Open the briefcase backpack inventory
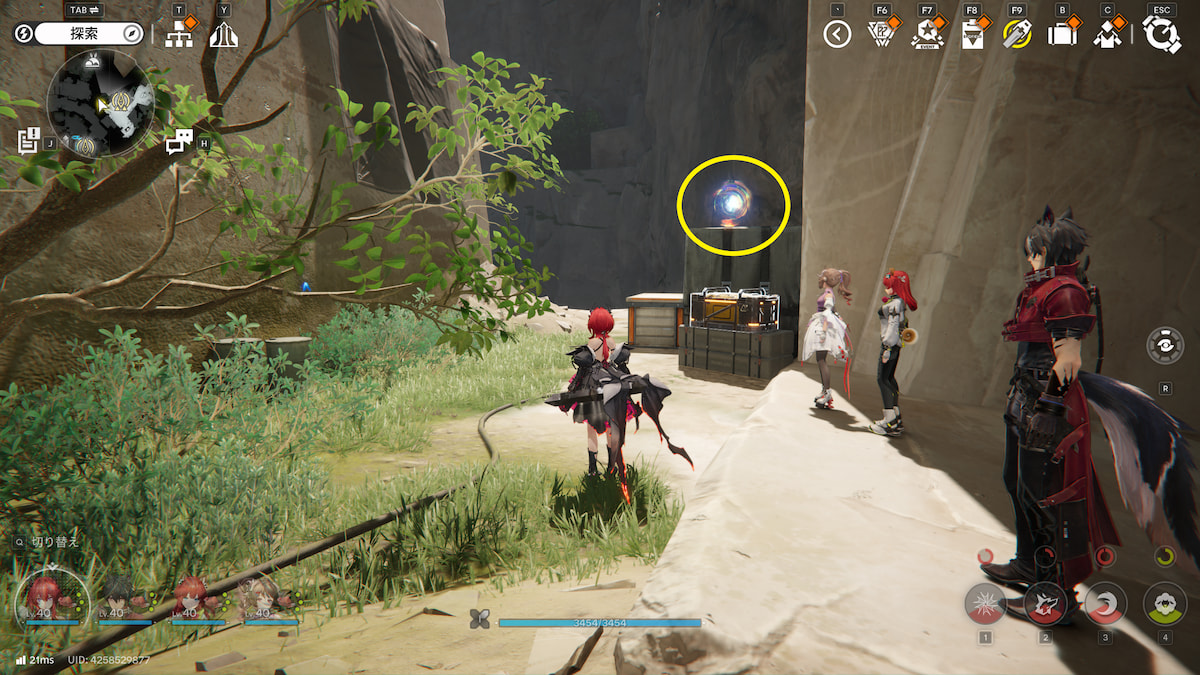The width and height of the screenshot is (1200, 675). (x=1061, y=35)
